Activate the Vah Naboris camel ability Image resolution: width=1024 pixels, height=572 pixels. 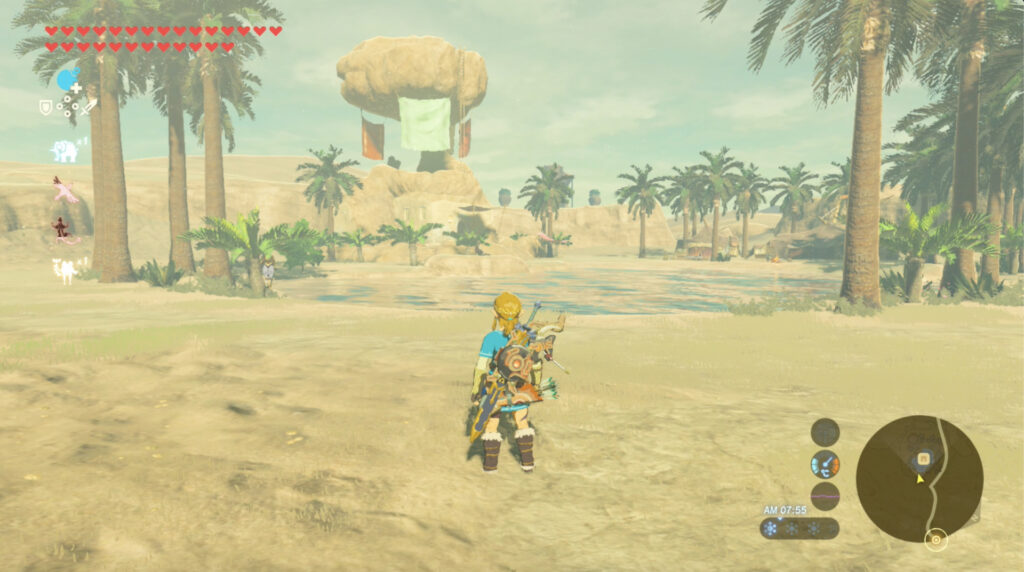click(66, 269)
